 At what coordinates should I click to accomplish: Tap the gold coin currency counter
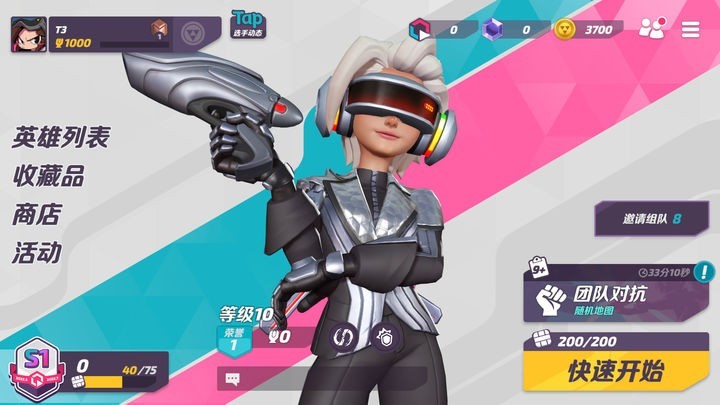click(589, 29)
